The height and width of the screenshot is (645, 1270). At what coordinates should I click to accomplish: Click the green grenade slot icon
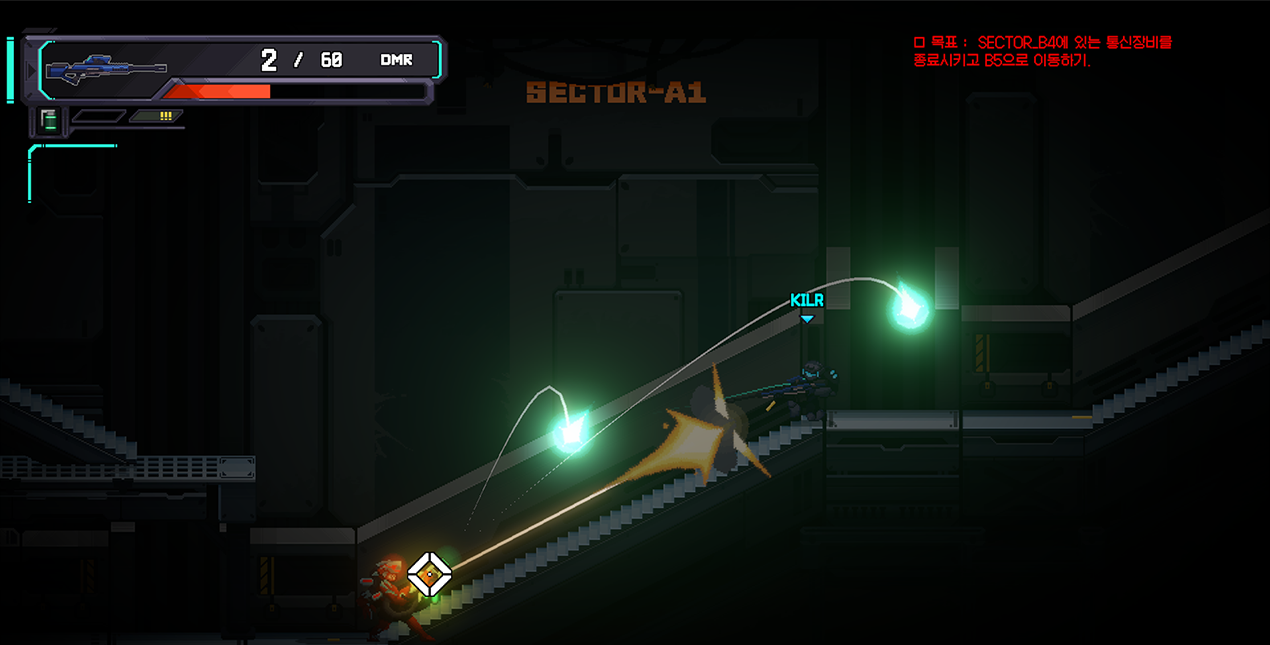tap(48, 120)
